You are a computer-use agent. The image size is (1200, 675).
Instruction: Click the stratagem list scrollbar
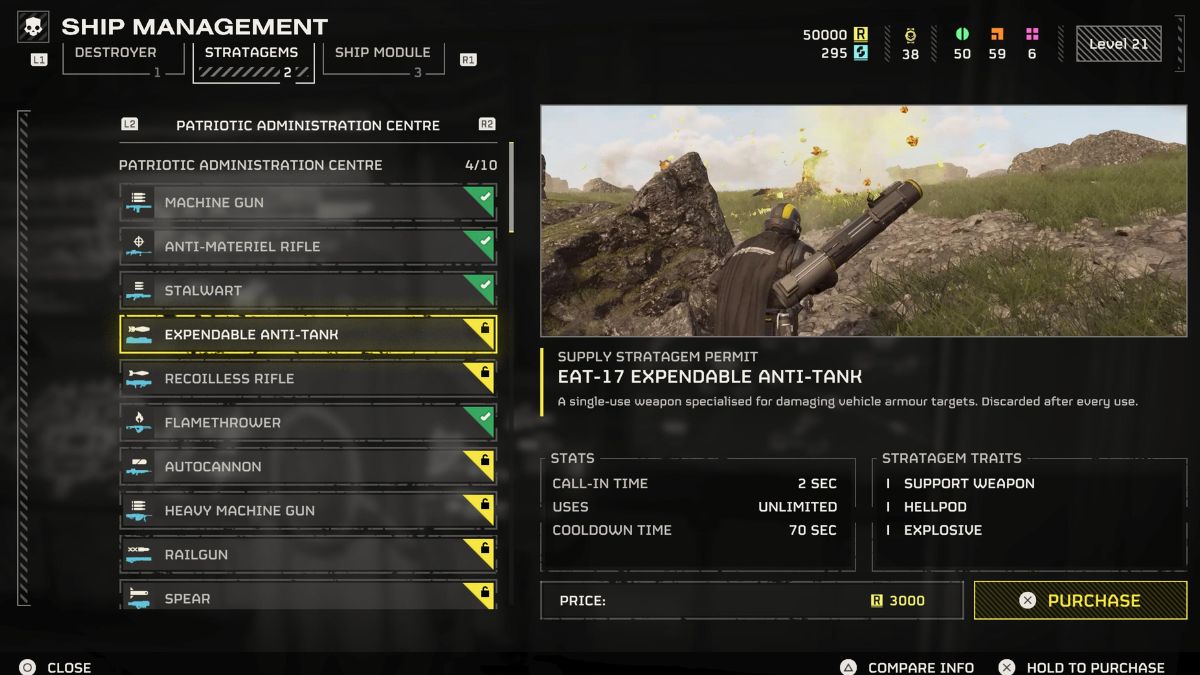(x=512, y=189)
